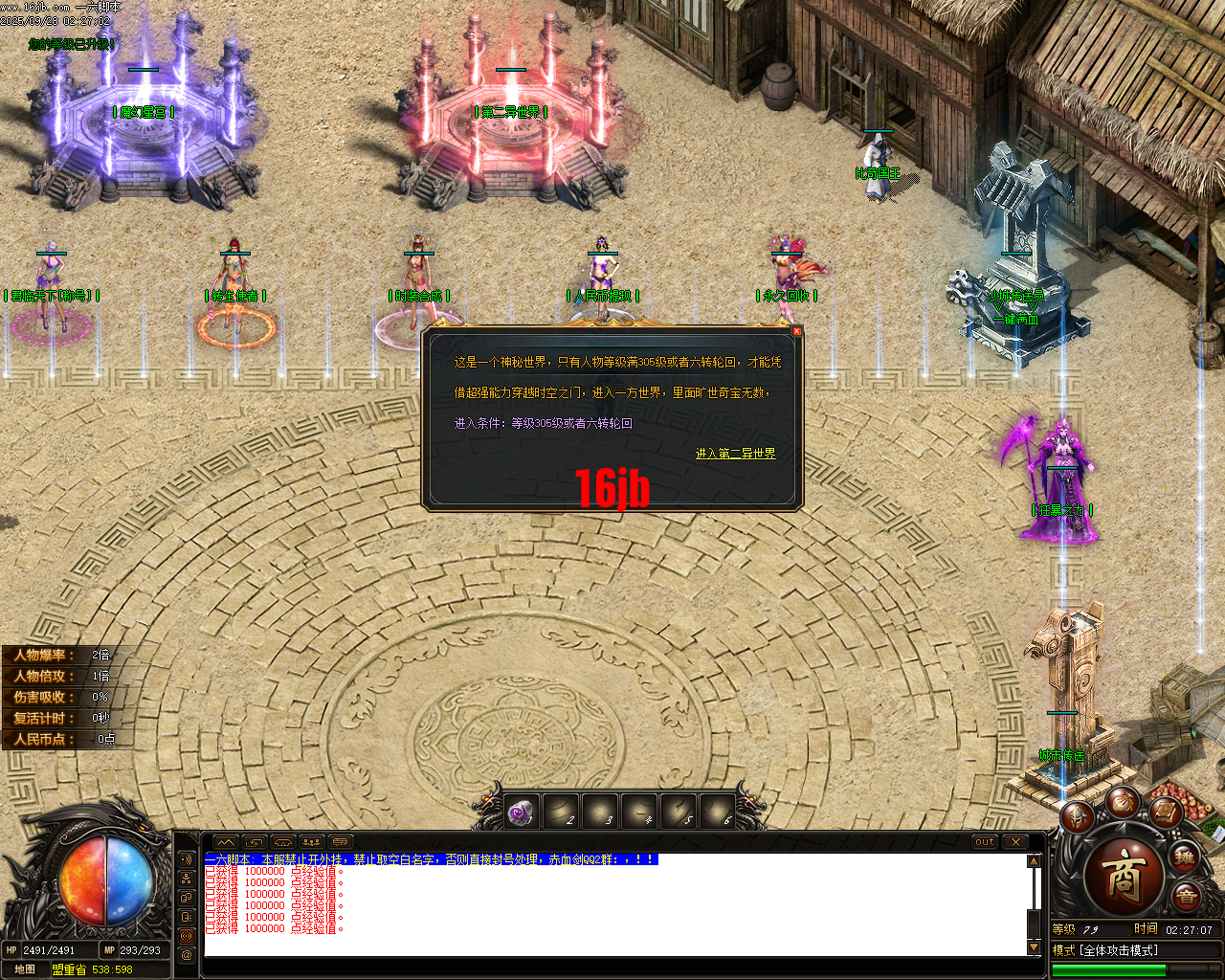This screenshot has width=1225, height=980.
Task: Click the 进入第二异世界 link in the dialog
Action: [x=734, y=453]
